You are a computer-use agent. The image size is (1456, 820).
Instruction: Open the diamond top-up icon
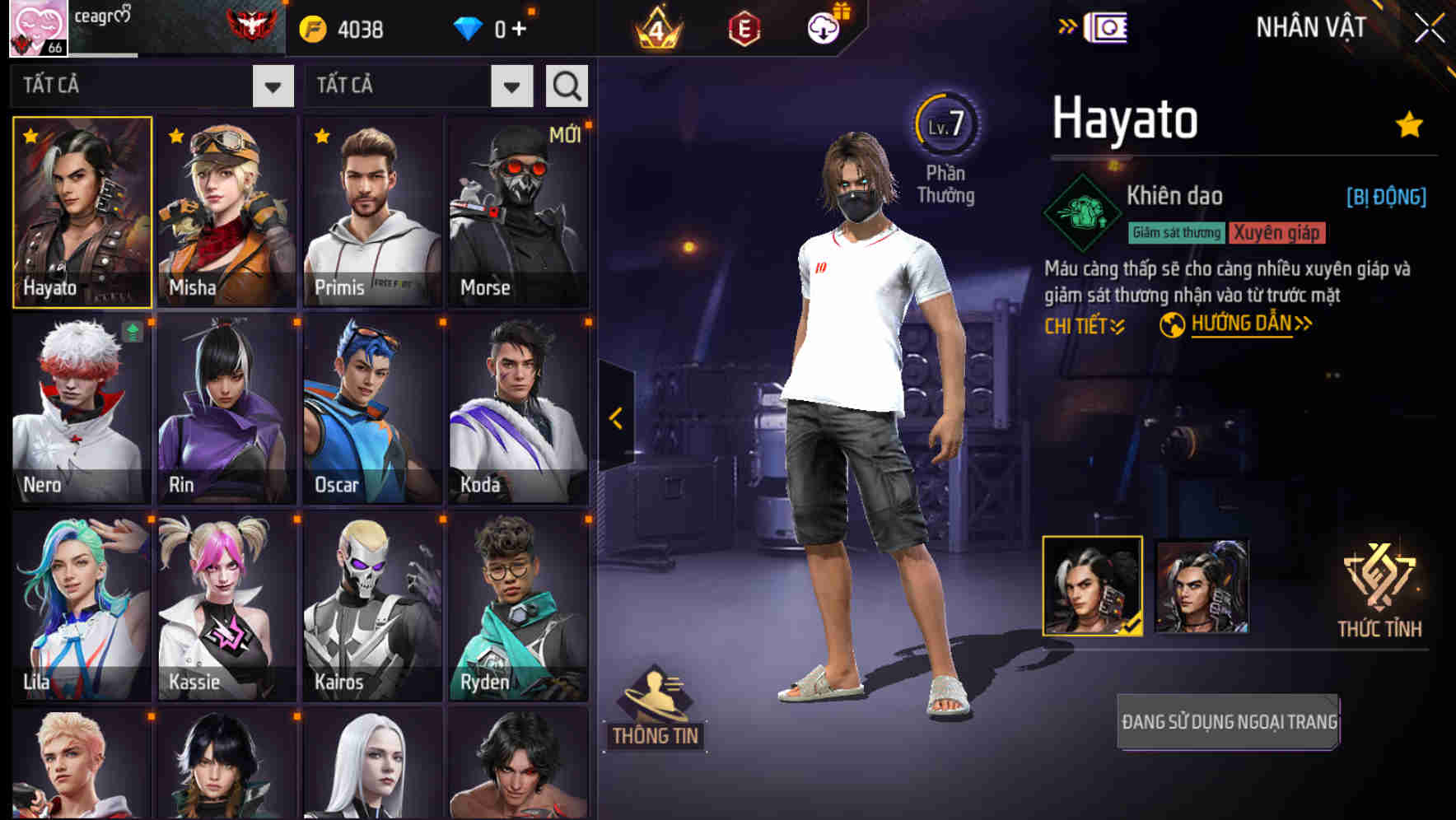469,27
